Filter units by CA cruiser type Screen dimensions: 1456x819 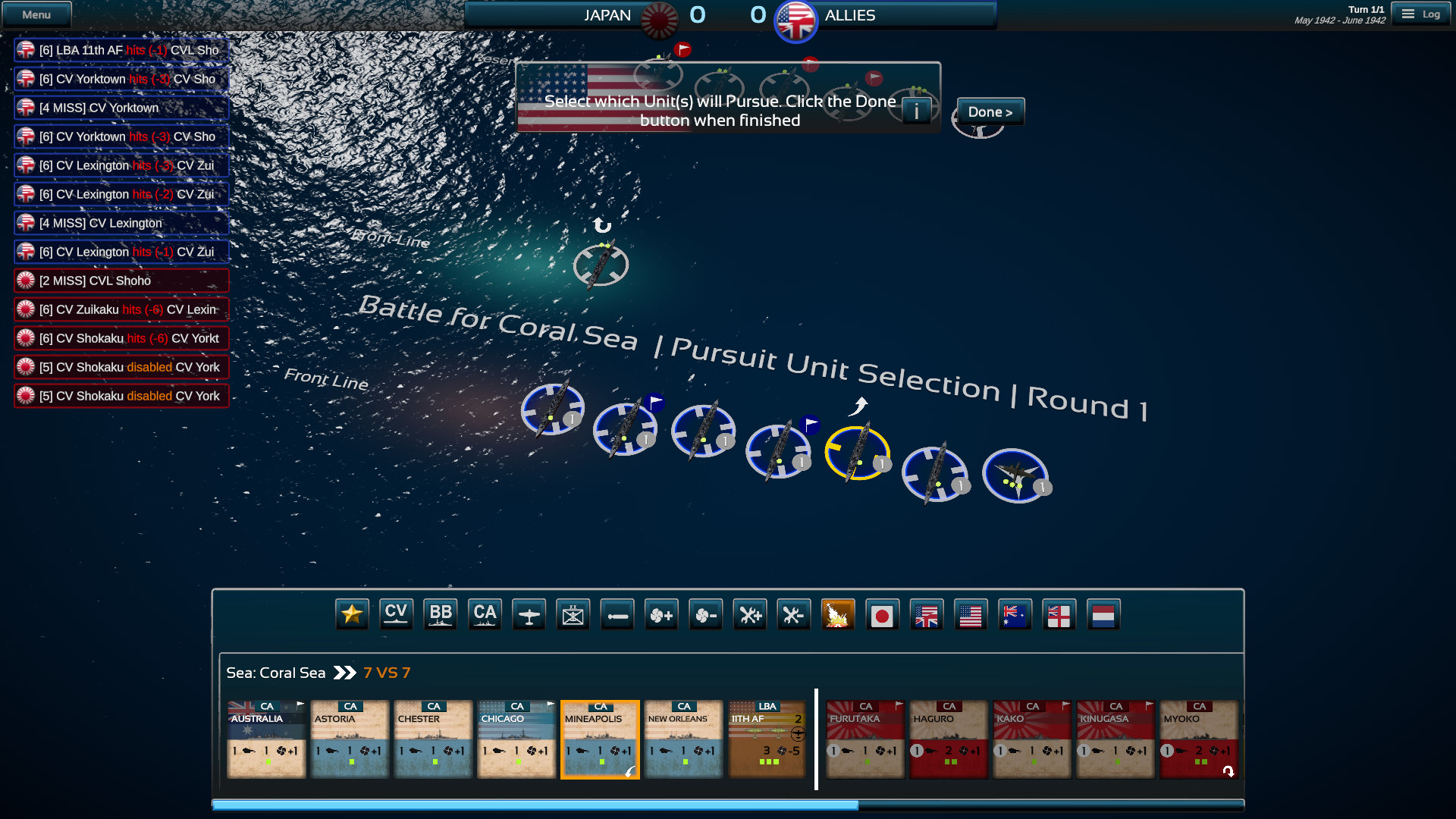click(485, 614)
